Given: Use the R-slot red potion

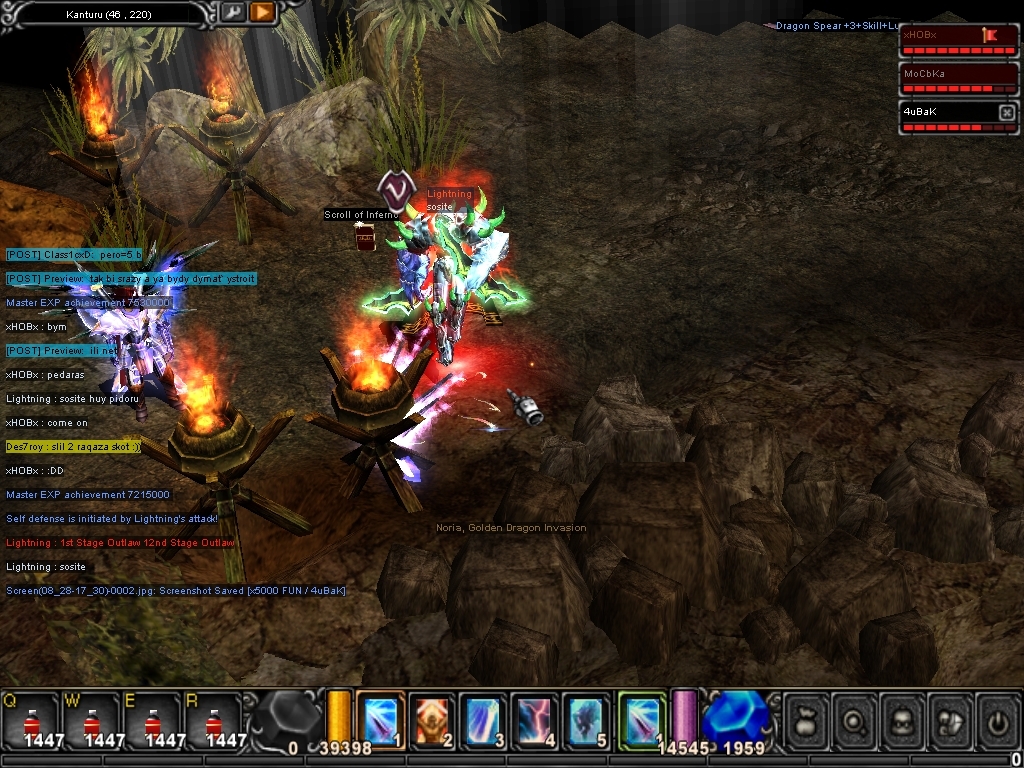Looking at the screenshot, I should pyautogui.click(x=212, y=722).
